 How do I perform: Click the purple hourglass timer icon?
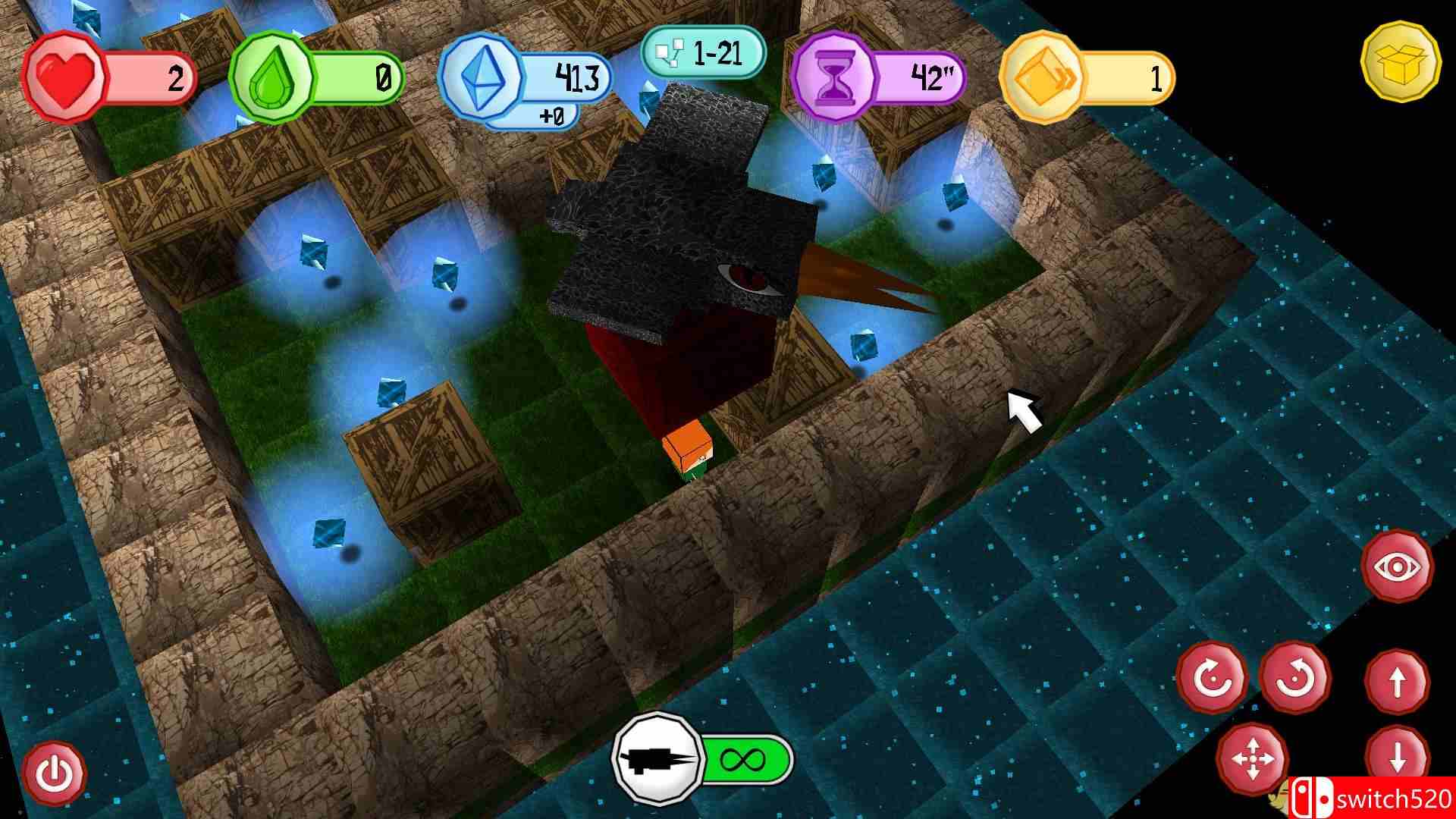(x=836, y=76)
